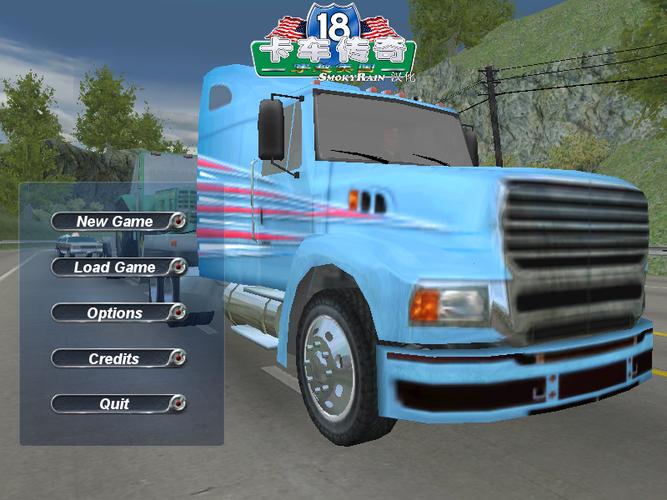
Task: Go to the Options screen
Action: (x=117, y=313)
